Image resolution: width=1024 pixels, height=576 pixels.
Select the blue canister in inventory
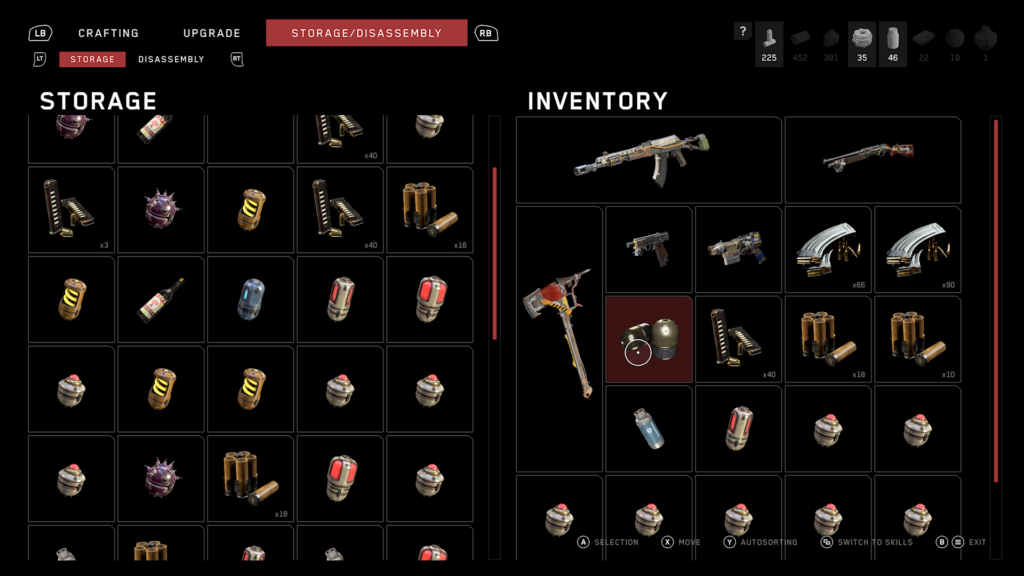click(648, 429)
